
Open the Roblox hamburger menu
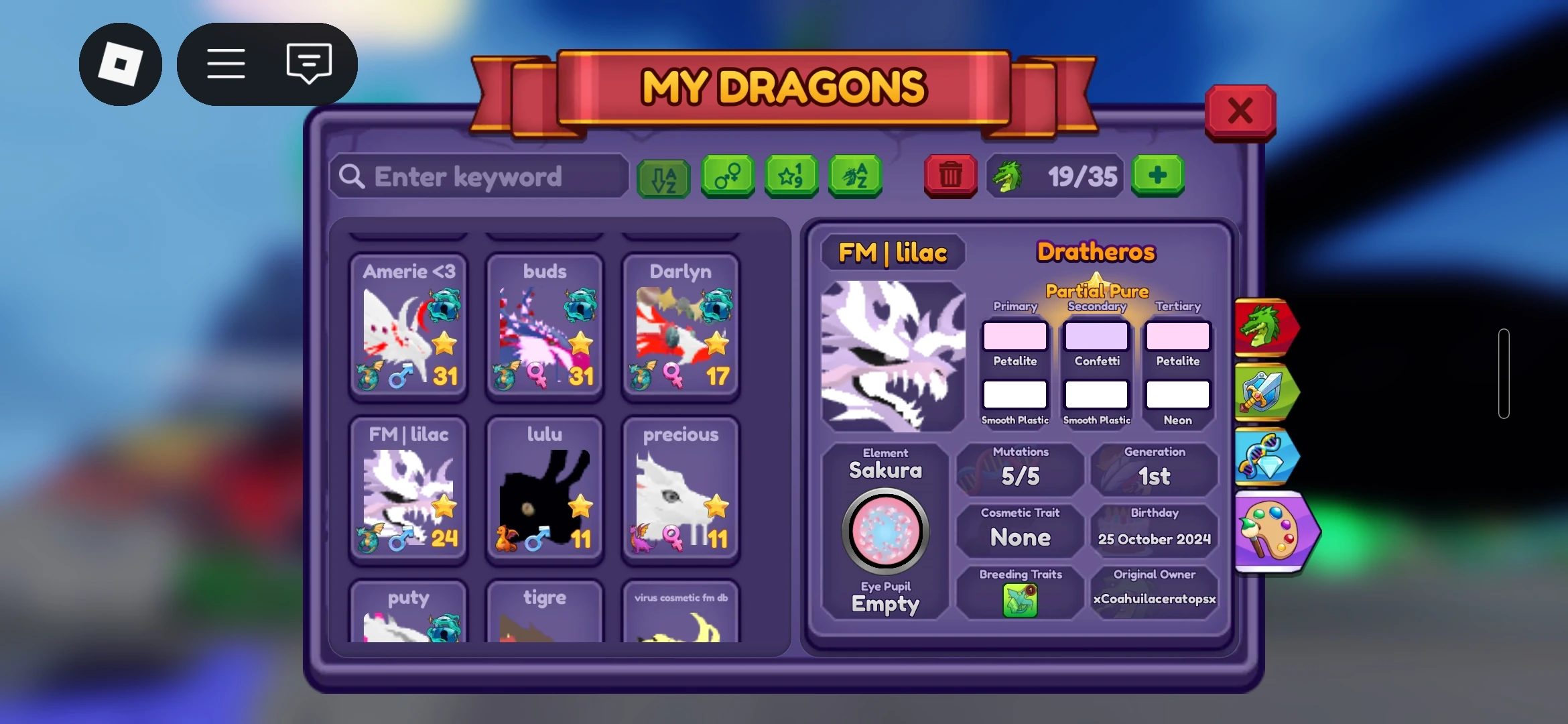(225, 63)
